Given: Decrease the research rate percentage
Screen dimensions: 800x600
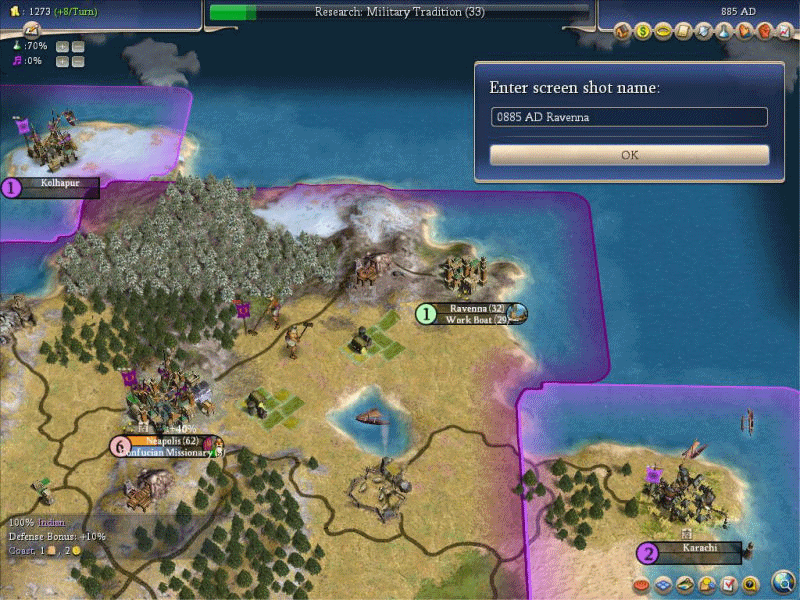Looking at the screenshot, I should (78, 47).
